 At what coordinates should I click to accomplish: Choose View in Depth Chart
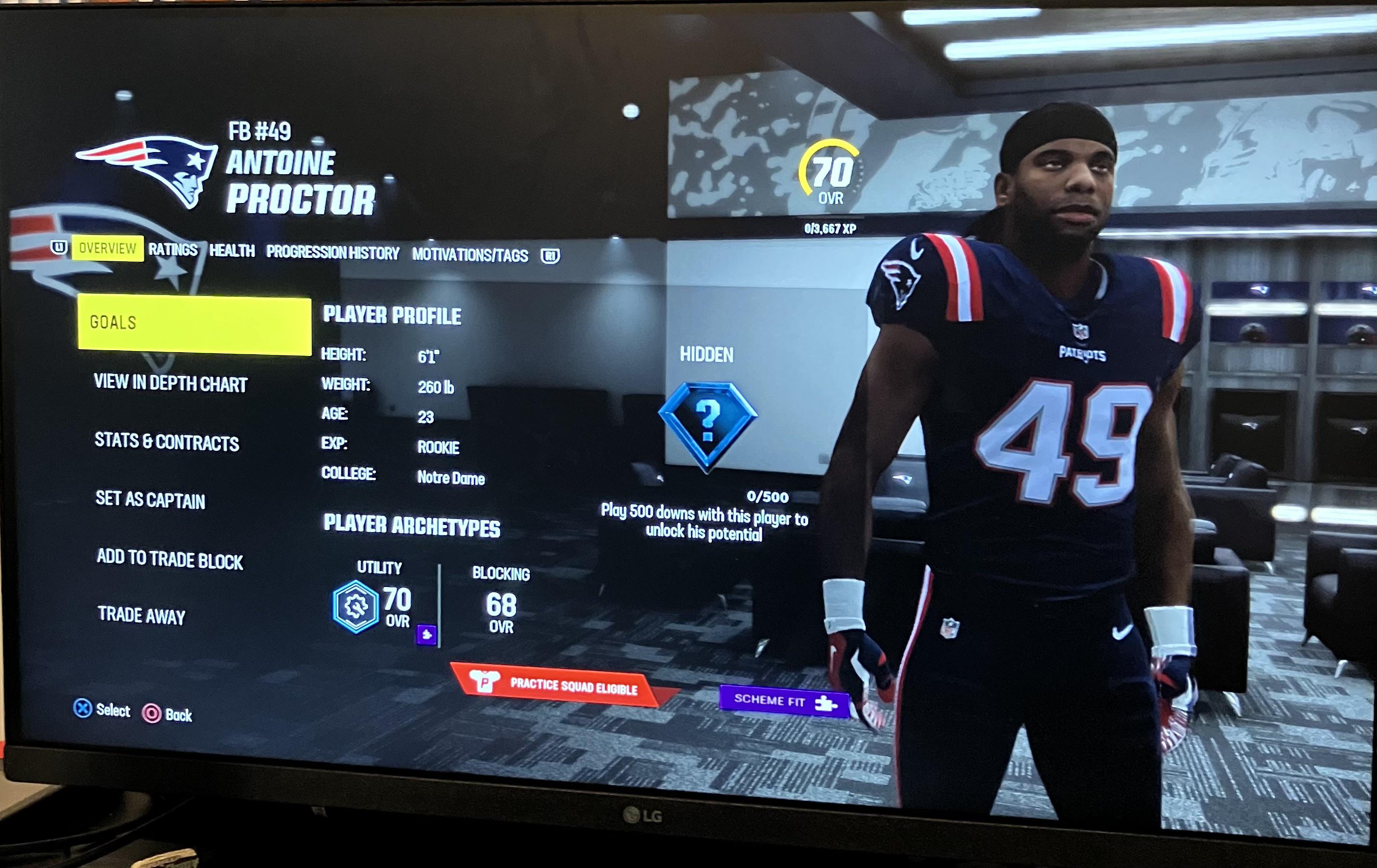coord(170,383)
